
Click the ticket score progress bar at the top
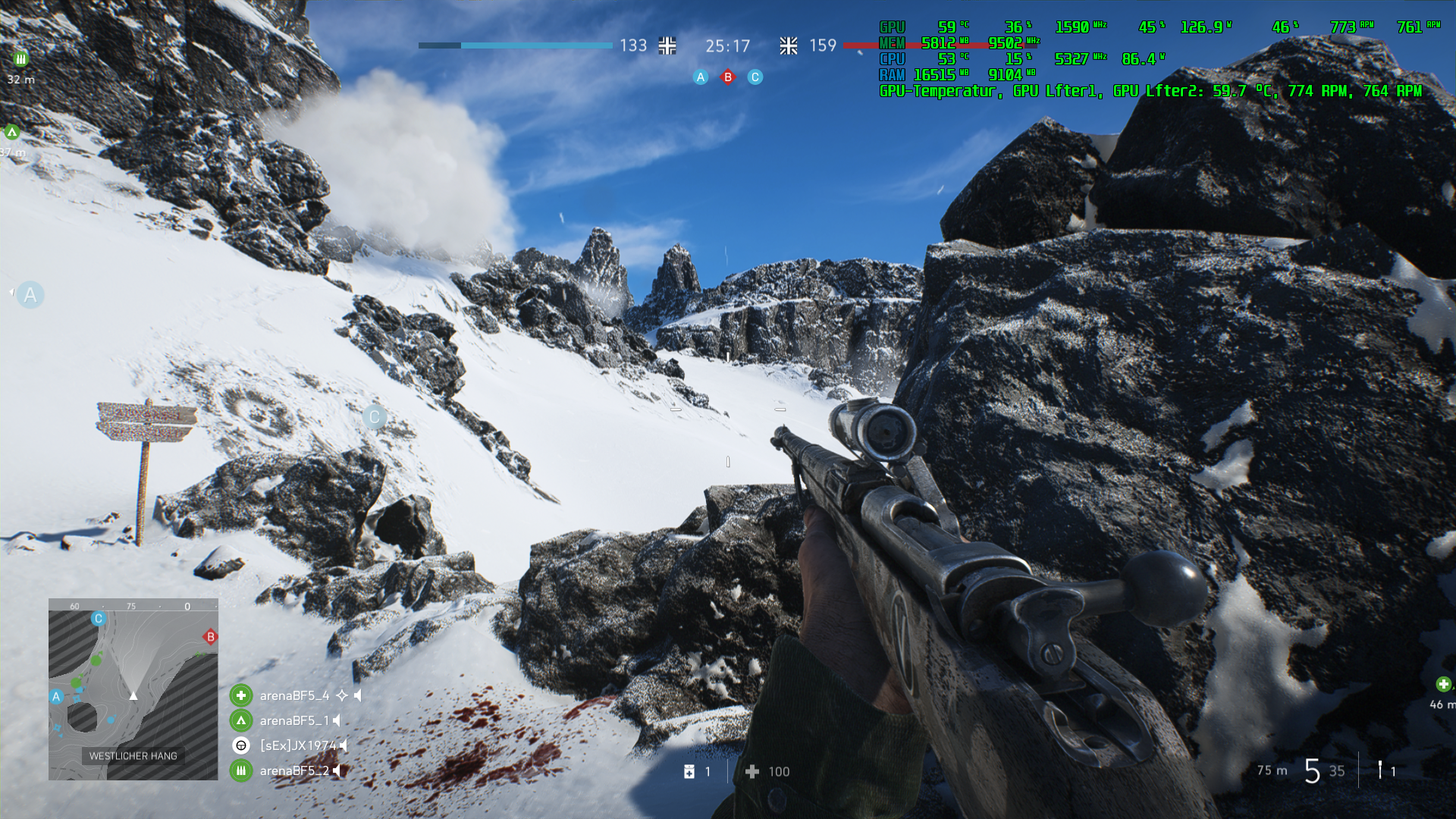pos(516,46)
